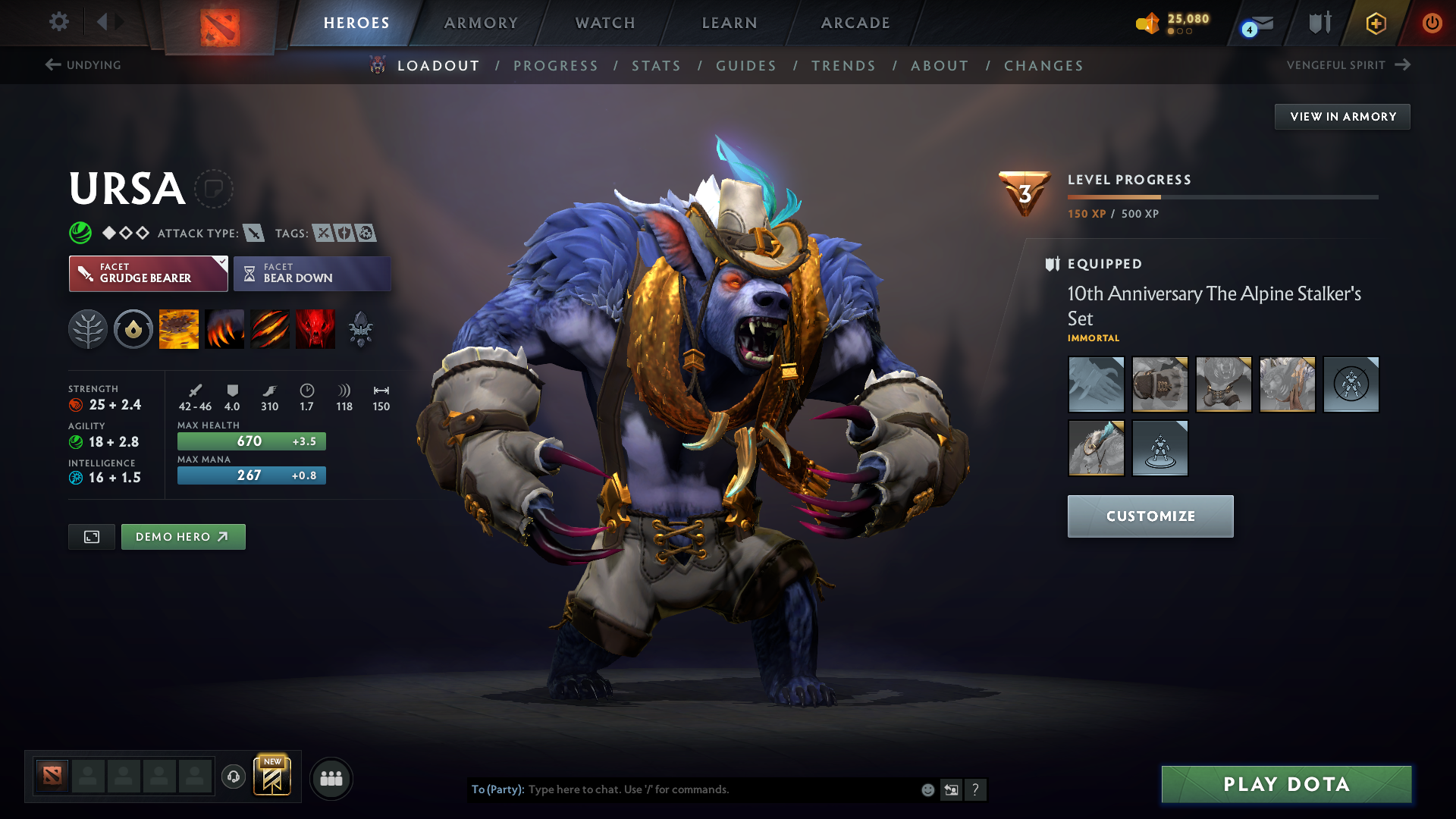Open the emoticon picker in chat
This screenshot has width=1456, height=819.
click(927, 789)
